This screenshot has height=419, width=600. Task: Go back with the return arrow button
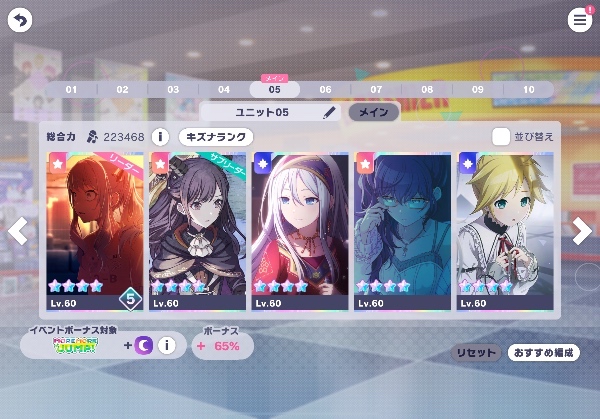19,19
